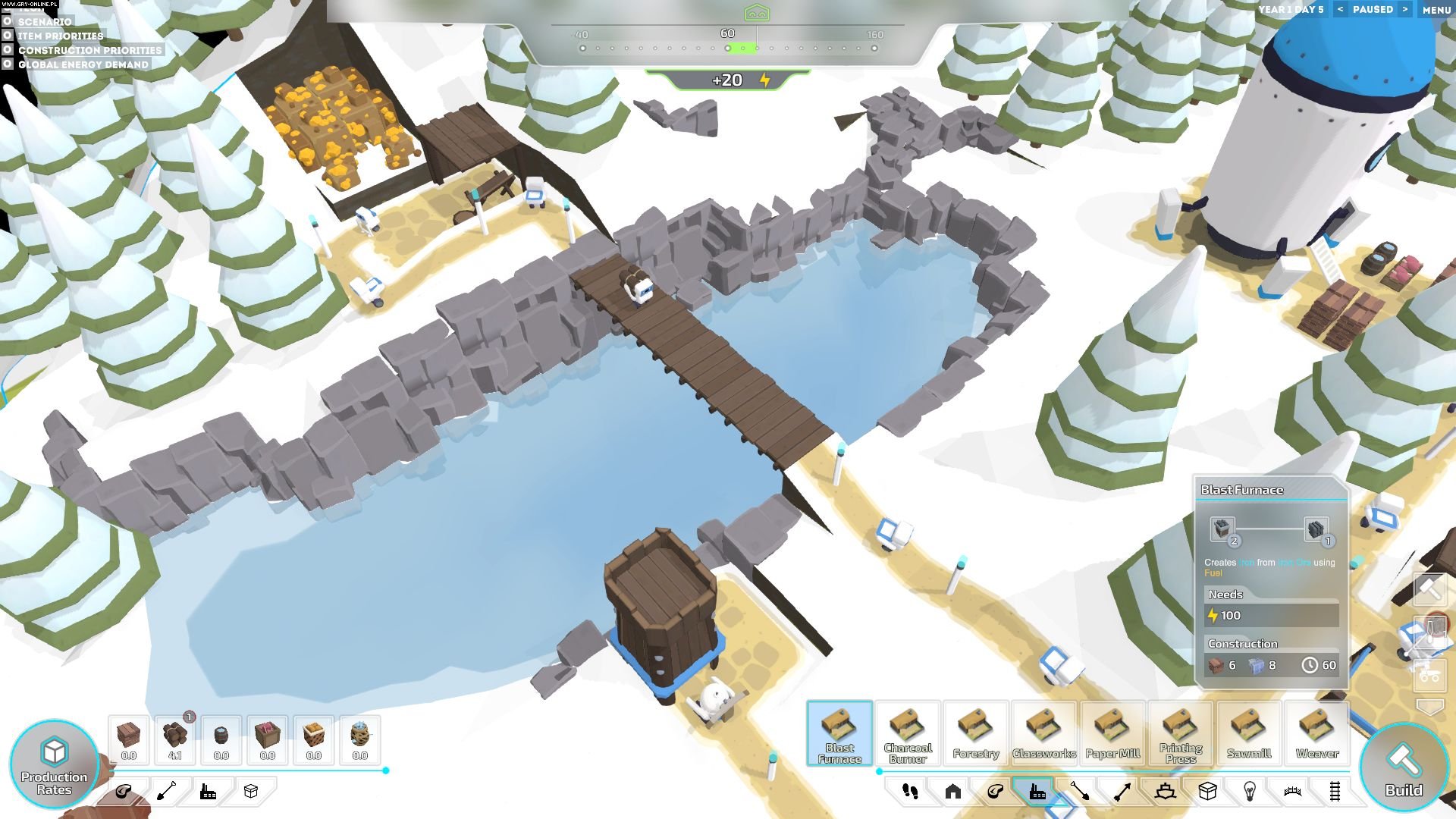The height and width of the screenshot is (819, 1456).
Task: Choose the Charcoal Burner building
Action: click(908, 733)
